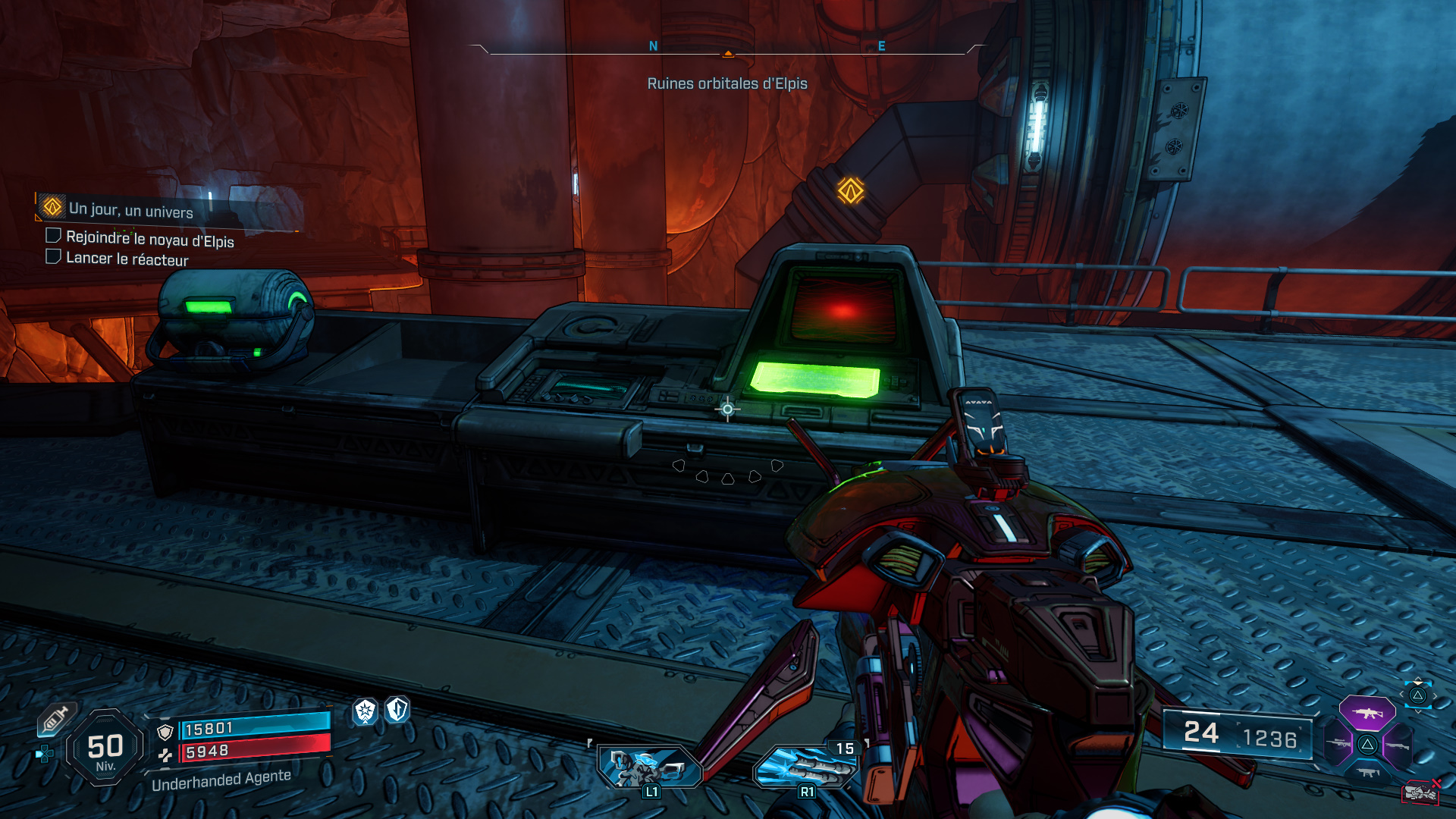Select the shotgun slot in weapon wheel

point(1398,746)
